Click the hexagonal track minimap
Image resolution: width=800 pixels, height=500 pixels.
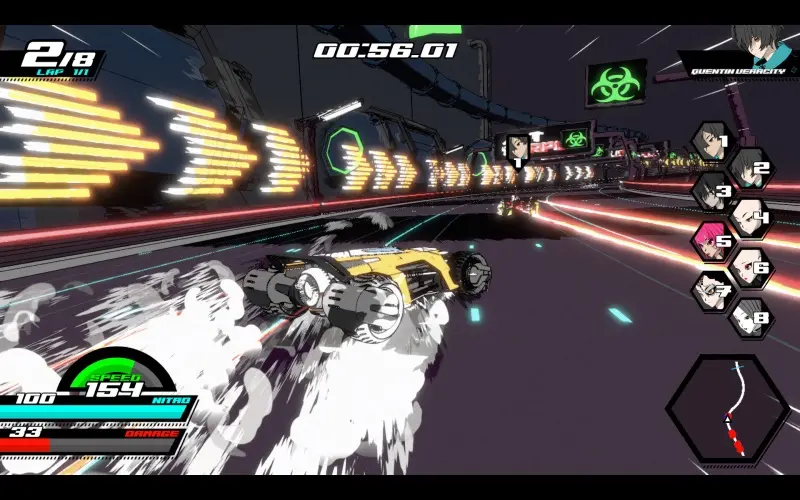tap(727, 409)
